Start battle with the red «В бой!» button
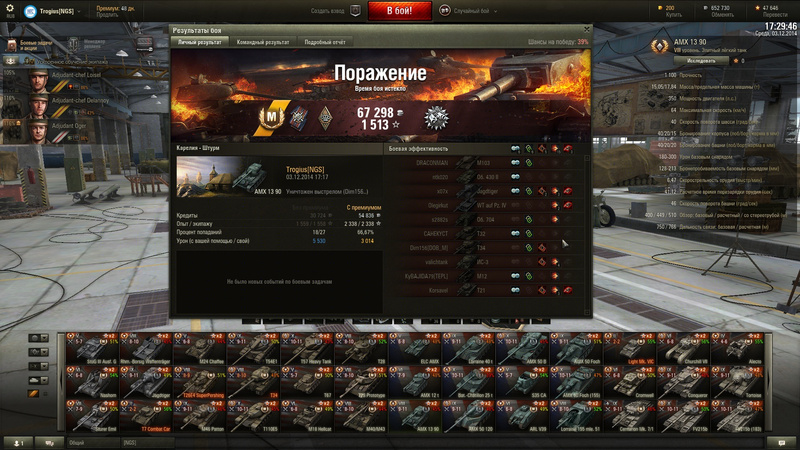This screenshot has width=800, height=450. click(400, 11)
